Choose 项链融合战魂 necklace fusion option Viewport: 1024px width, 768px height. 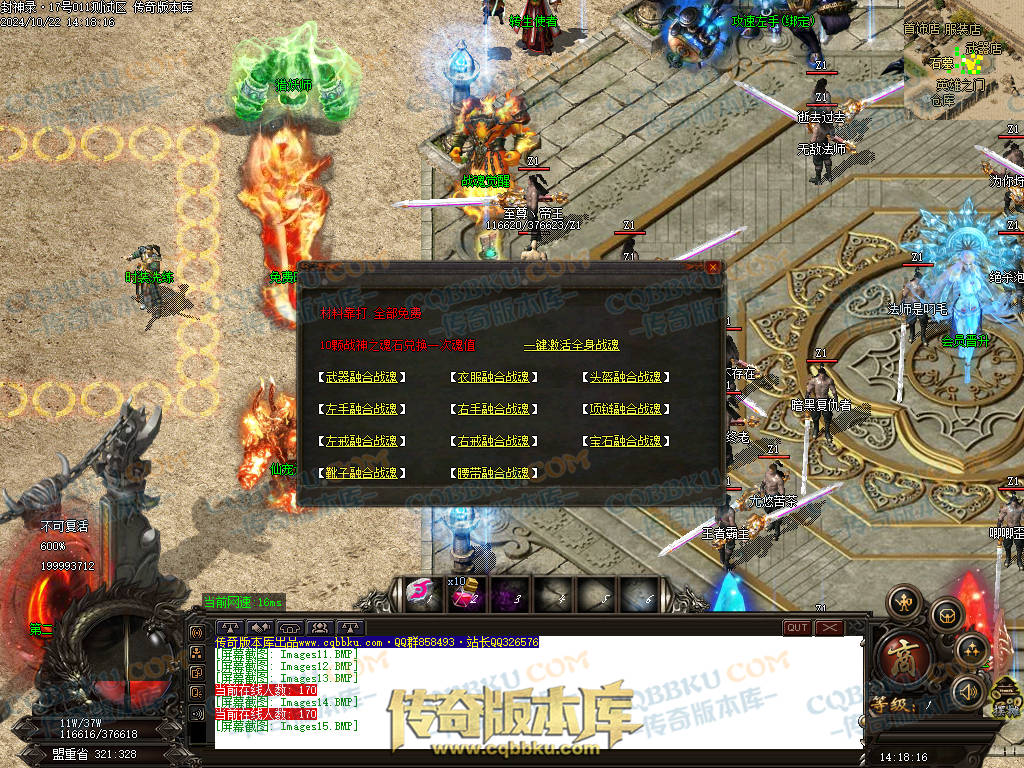[x=625, y=409]
